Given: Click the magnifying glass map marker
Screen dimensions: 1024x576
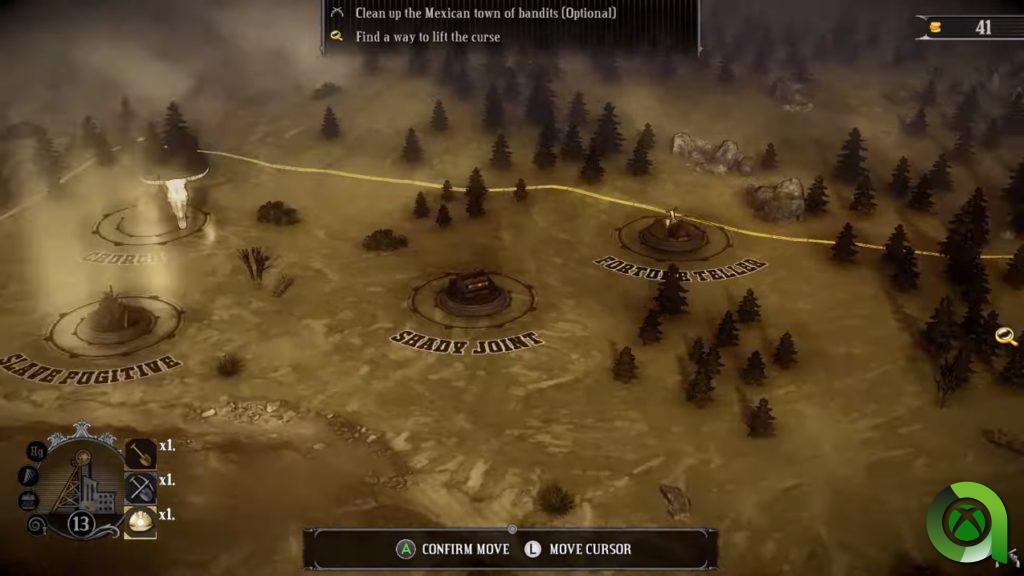Looking at the screenshot, I should coord(1006,336).
